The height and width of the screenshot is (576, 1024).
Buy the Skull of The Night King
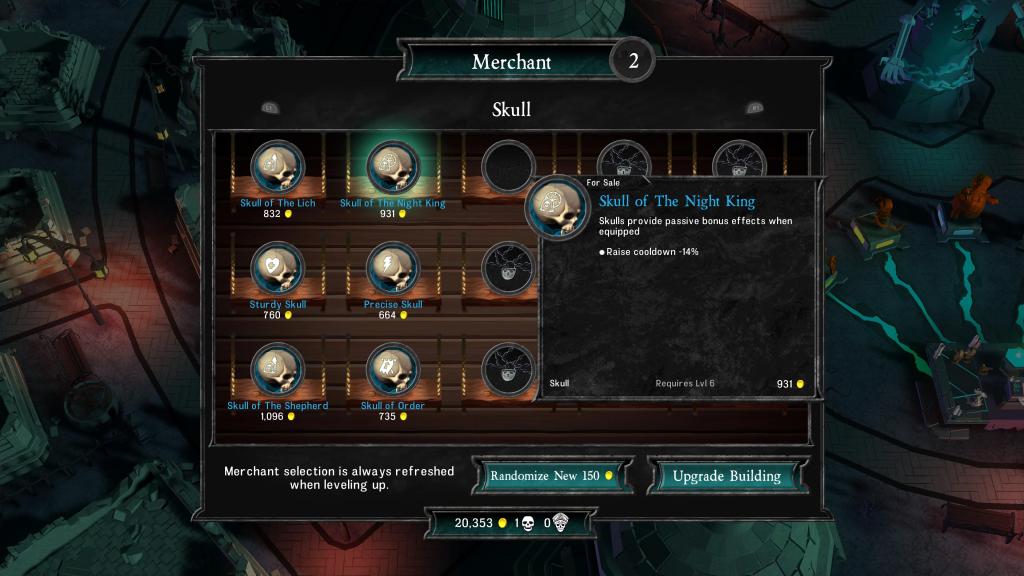(393, 168)
